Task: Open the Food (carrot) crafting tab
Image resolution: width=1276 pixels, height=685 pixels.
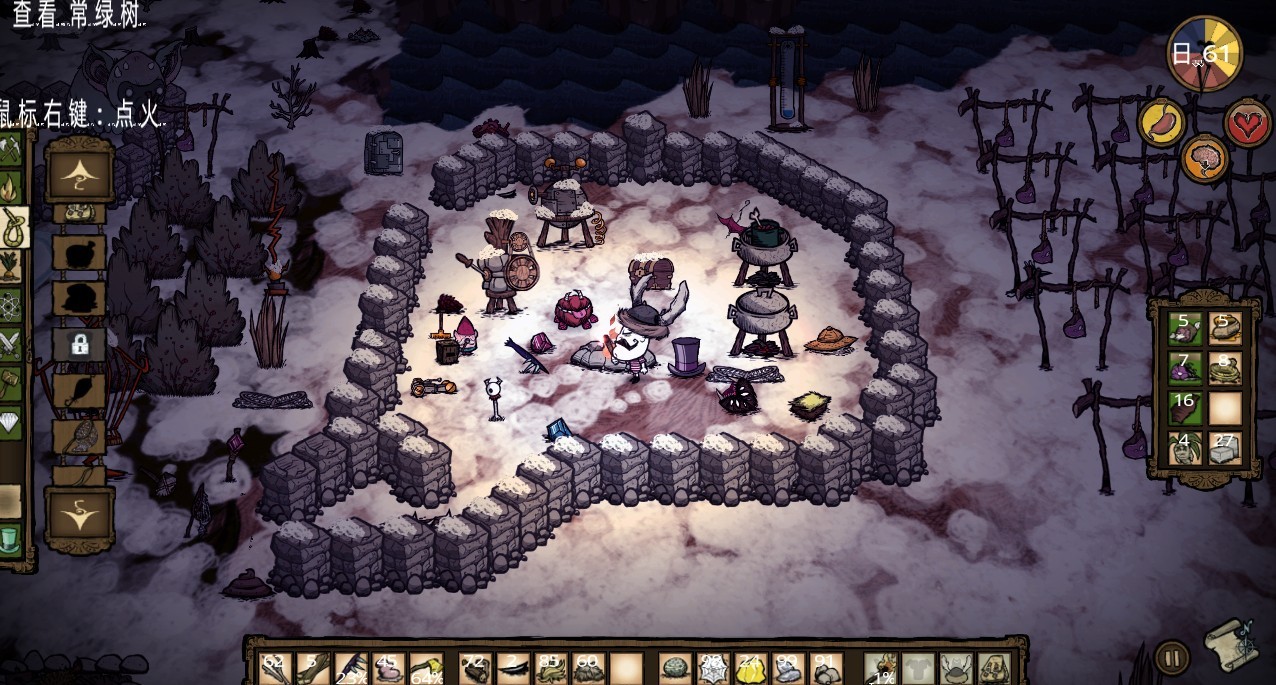Action: pos(12,266)
